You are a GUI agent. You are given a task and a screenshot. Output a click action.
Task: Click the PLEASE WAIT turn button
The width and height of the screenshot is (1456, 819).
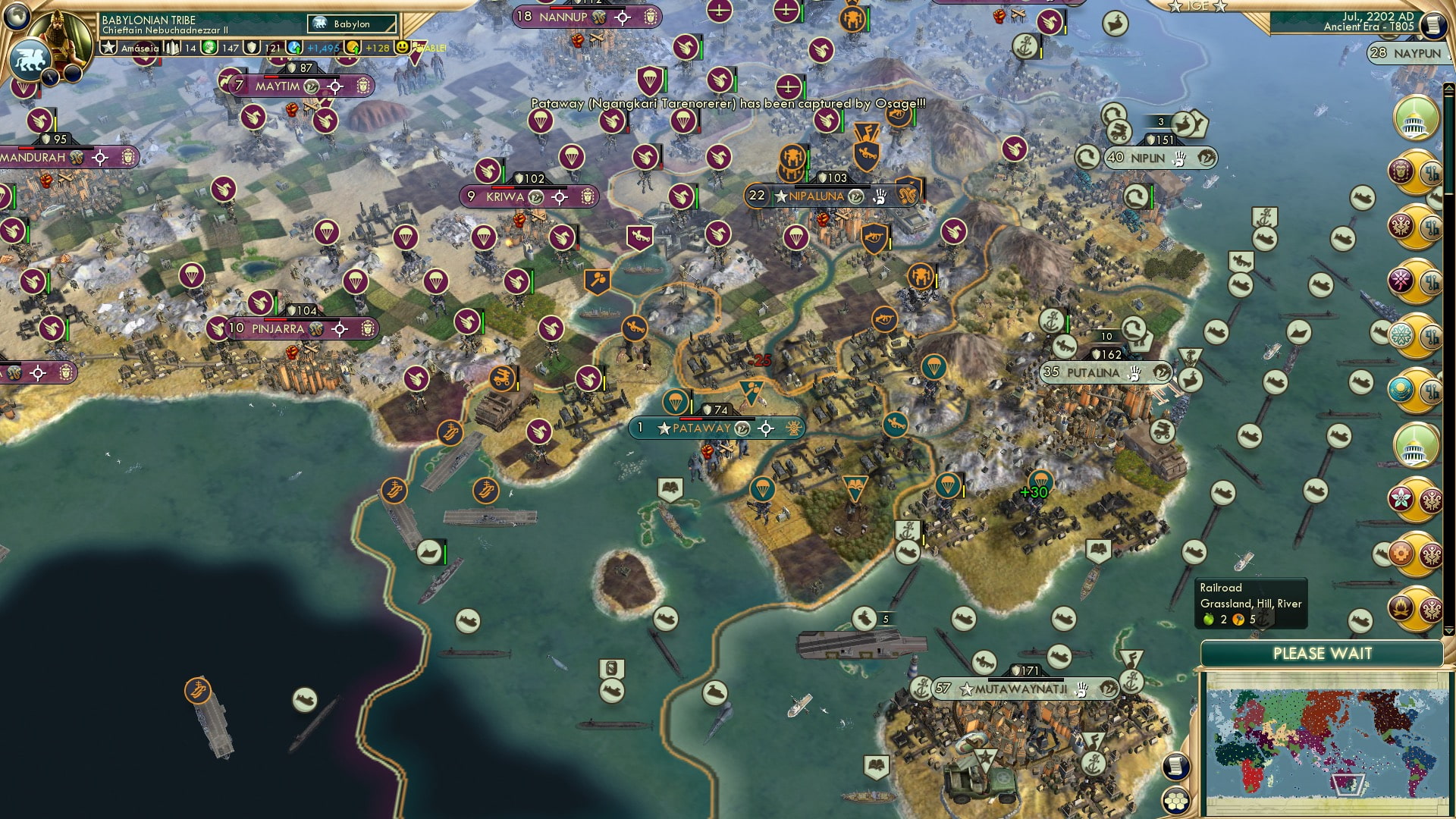tap(1323, 653)
